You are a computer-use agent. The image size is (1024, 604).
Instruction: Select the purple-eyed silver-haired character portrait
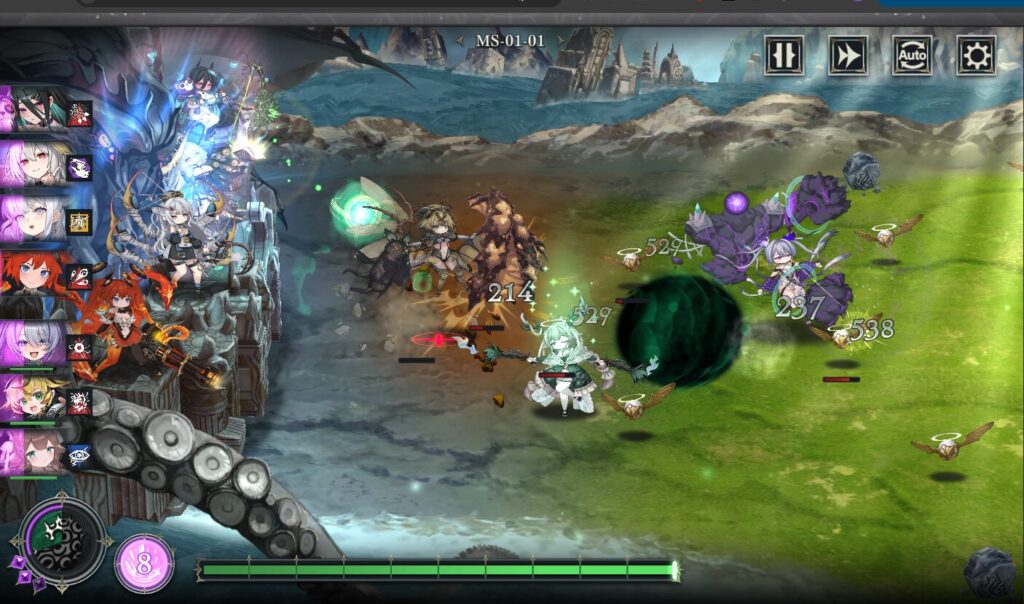[x=38, y=344]
